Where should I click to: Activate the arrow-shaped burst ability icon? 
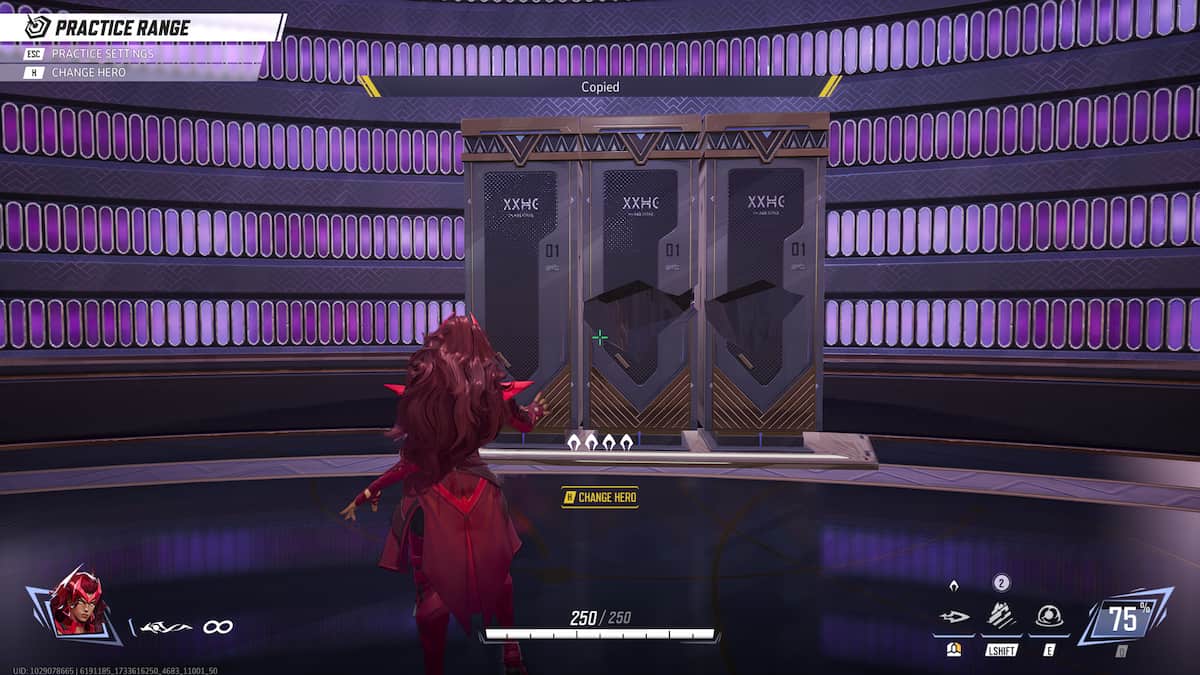pos(953,618)
